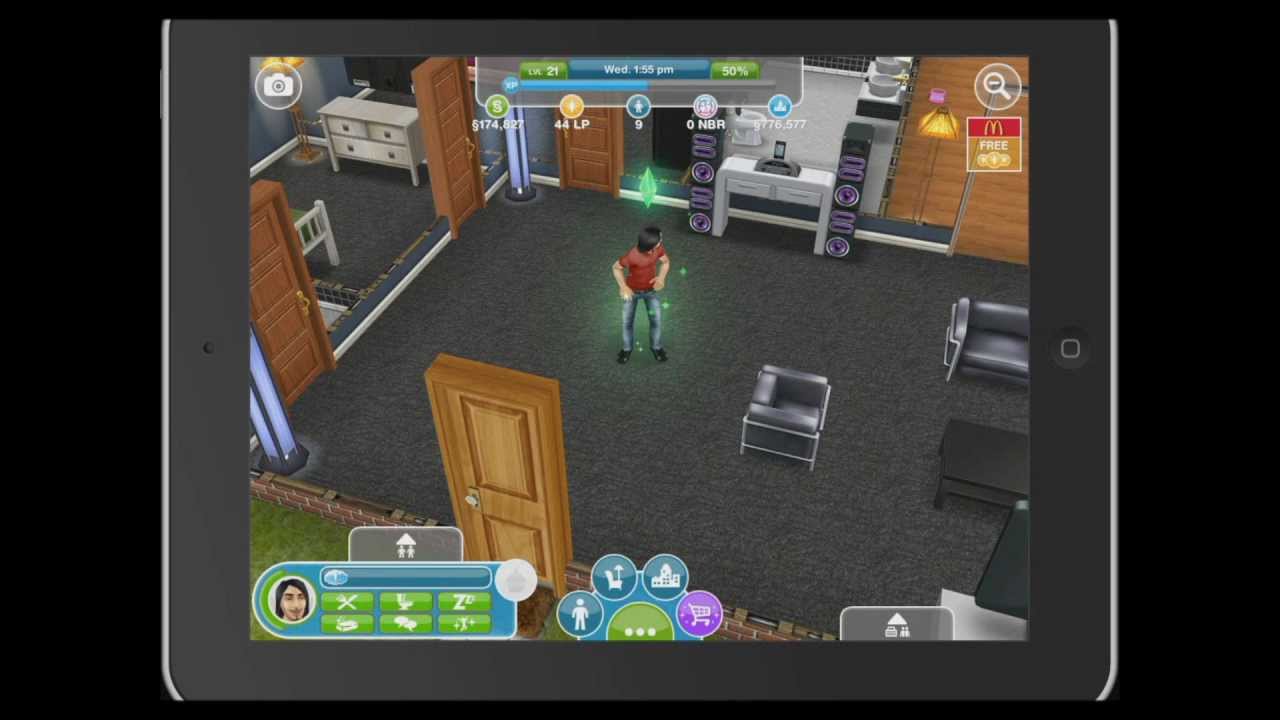Expand the green three-dots menu
Image resolution: width=1280 pixels, height=720 pixels.
640,629
